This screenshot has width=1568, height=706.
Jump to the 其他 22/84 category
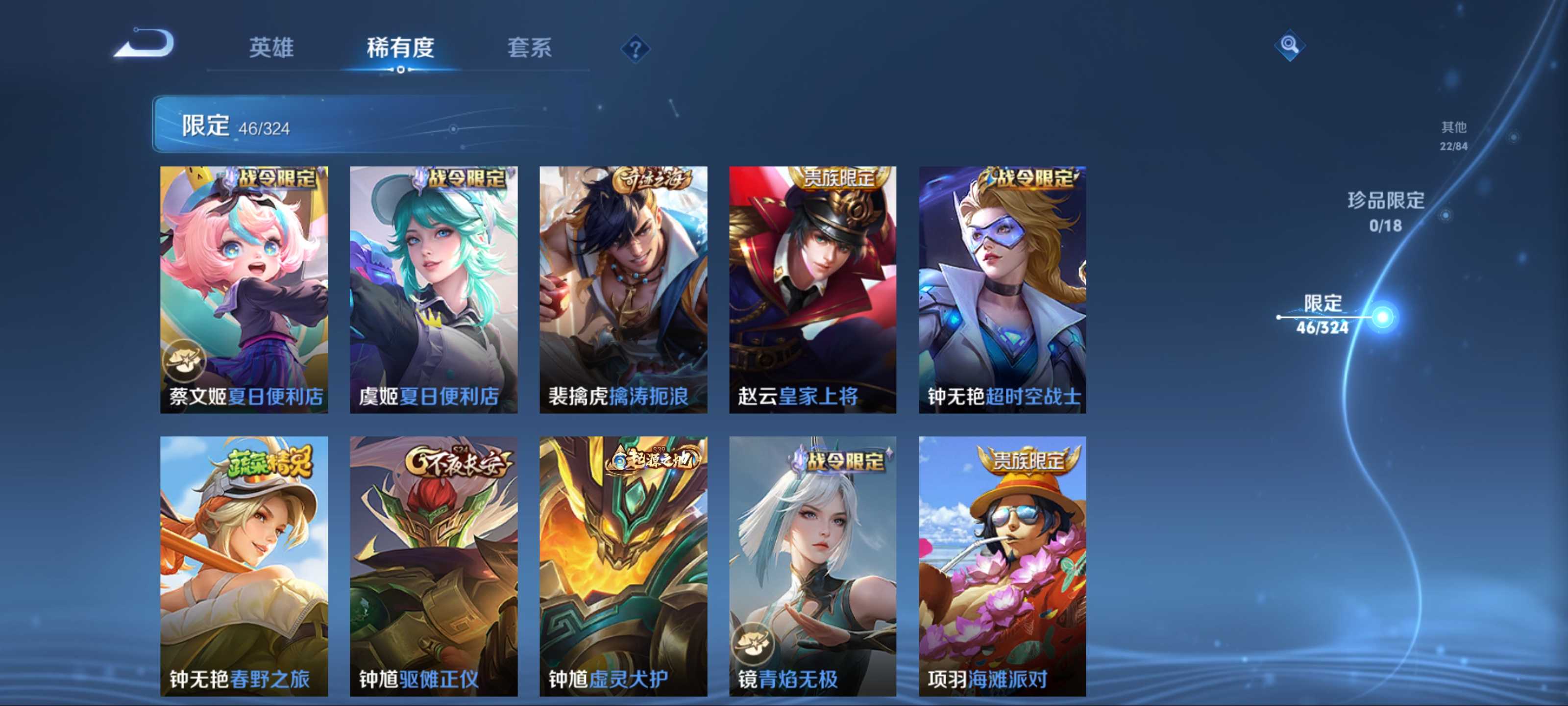point(1453,135)
